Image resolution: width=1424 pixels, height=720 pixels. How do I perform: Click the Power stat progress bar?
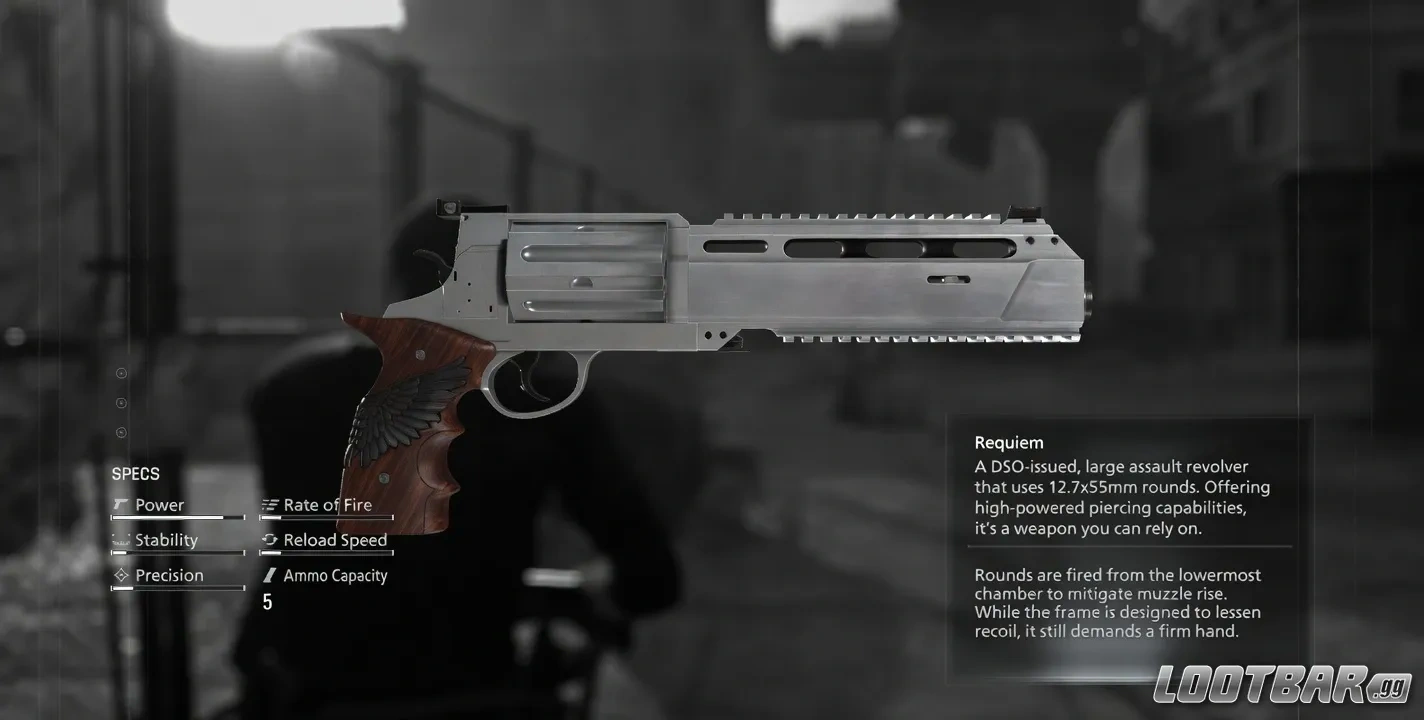click(177, 518)
